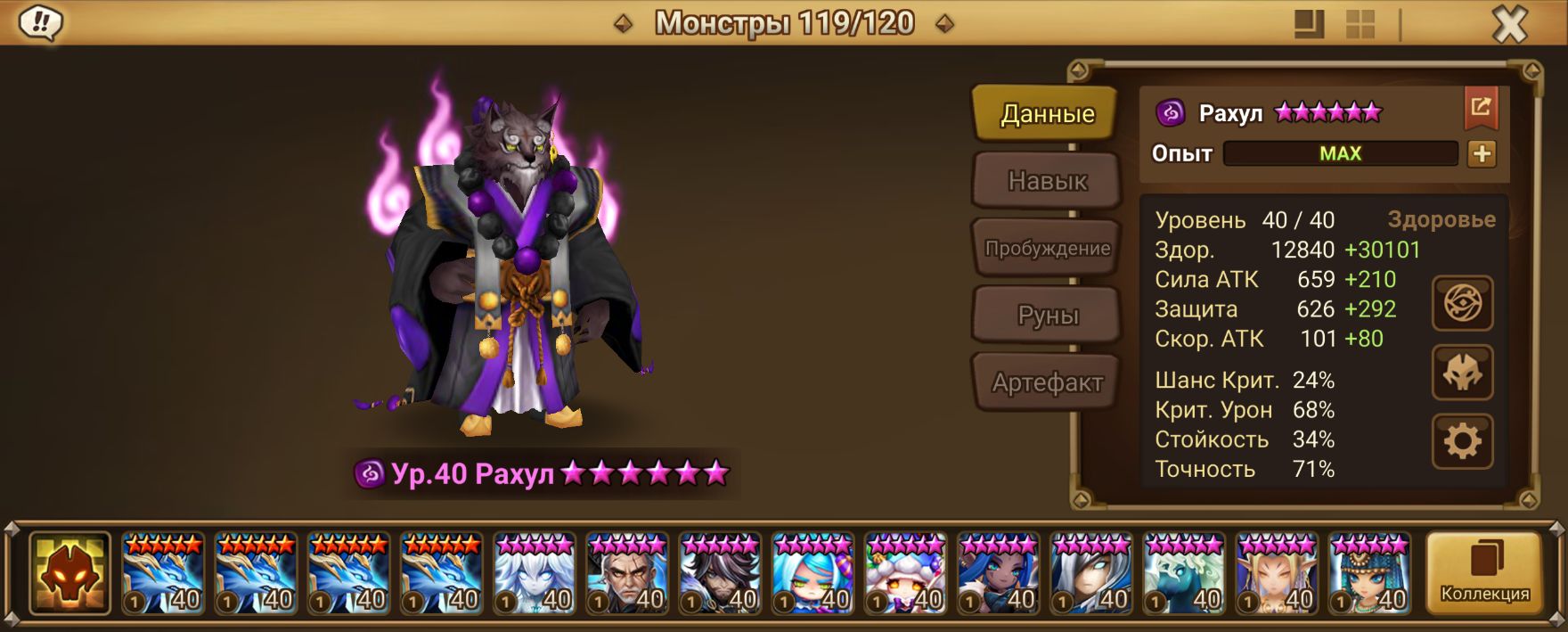Click the gear settings icon in stats panel
1568x632 pixels.
[1462, 440]
